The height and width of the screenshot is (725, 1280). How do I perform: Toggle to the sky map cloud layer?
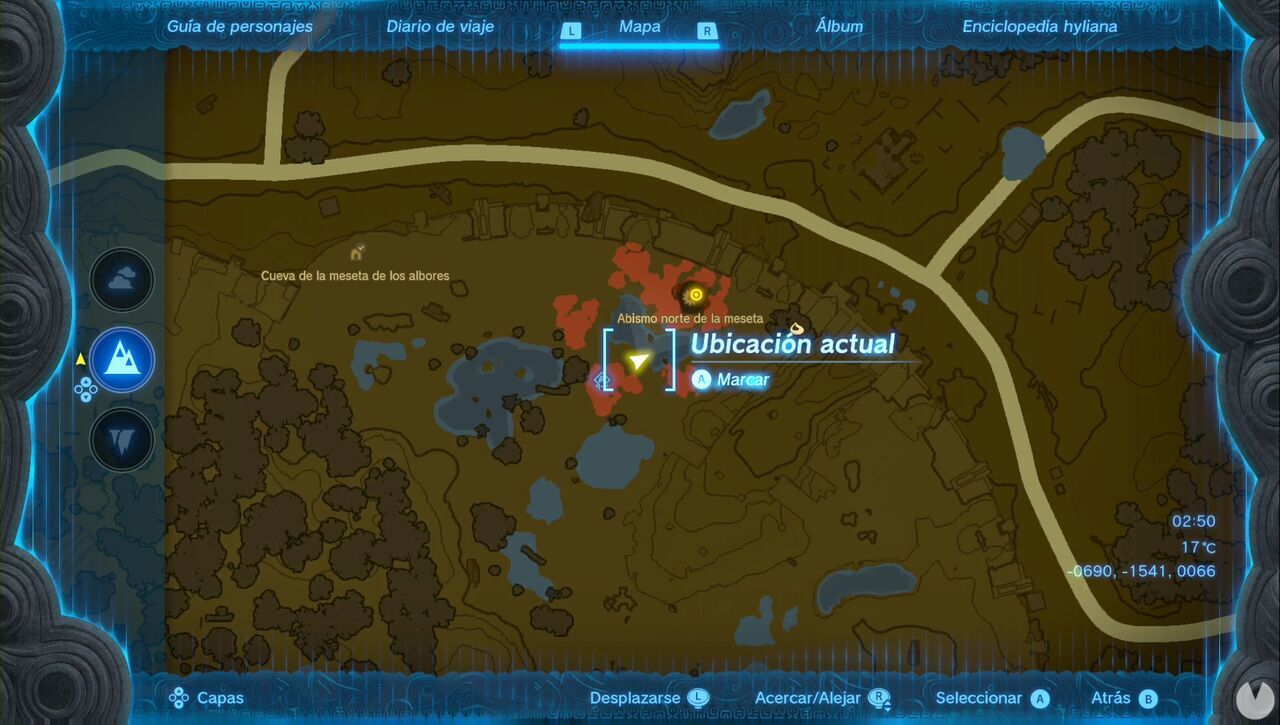120,280
